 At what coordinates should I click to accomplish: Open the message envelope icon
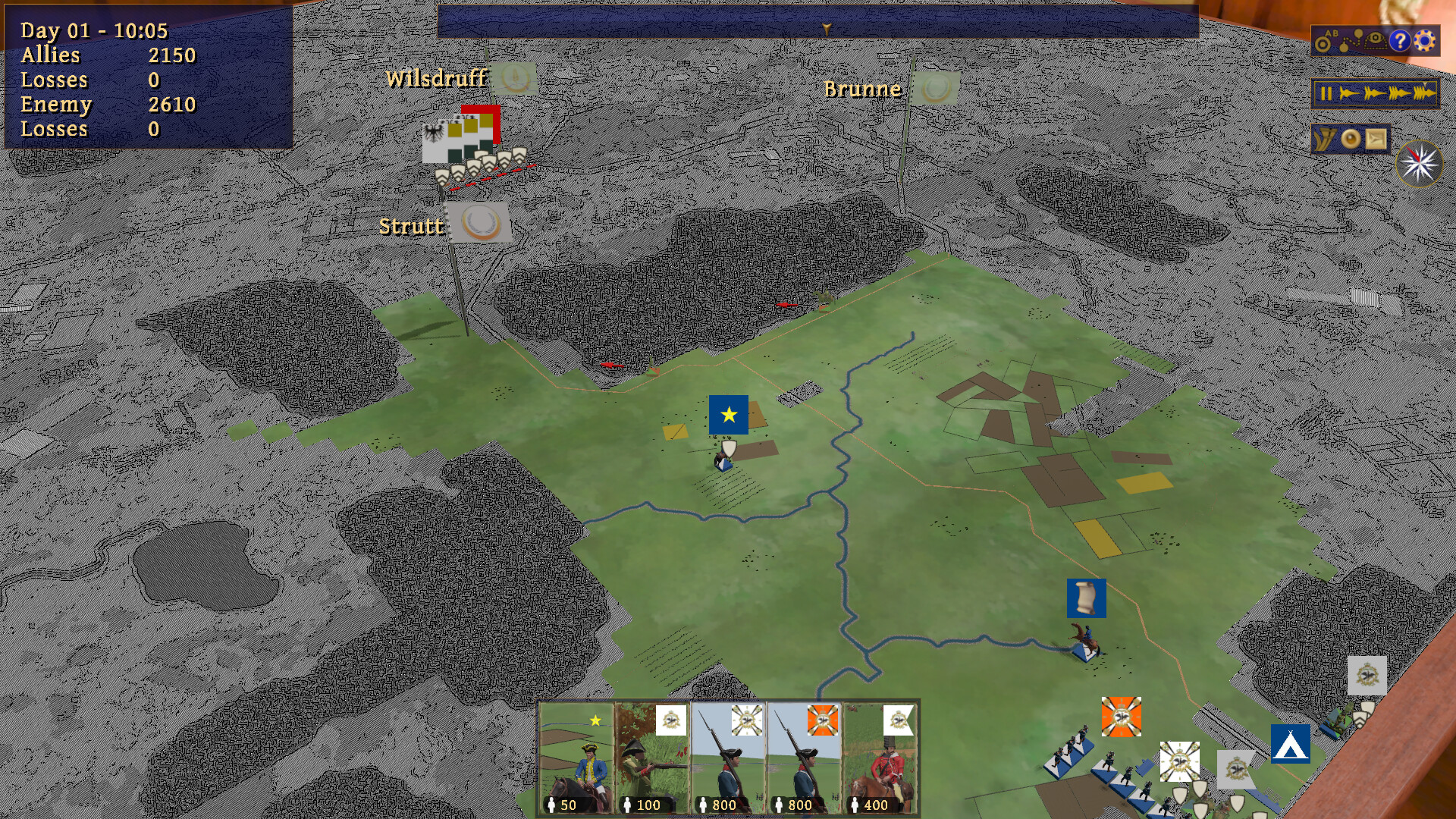pos(1376,140)
